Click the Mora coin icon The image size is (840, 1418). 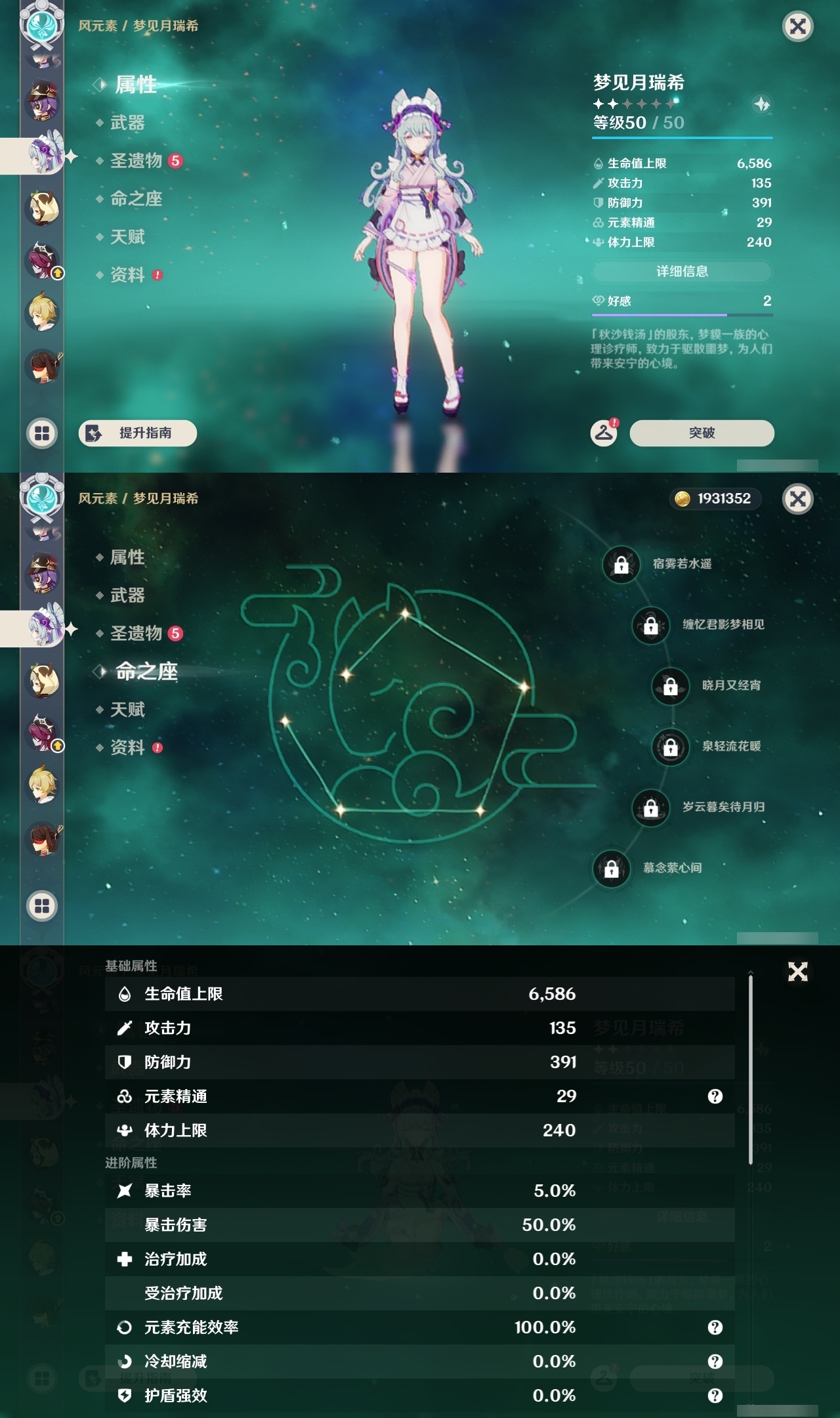[x=682, y=499]
